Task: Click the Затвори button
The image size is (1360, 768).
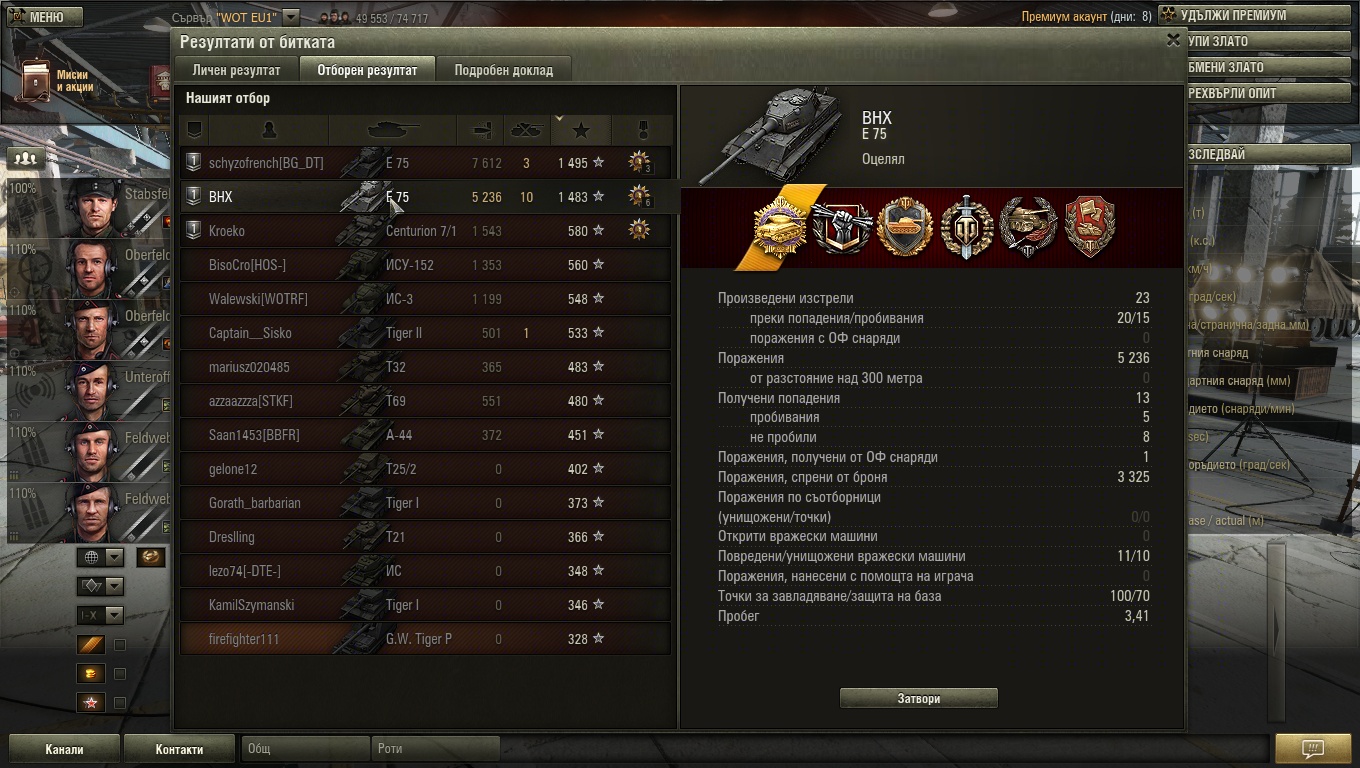Action: click(918, 698)
